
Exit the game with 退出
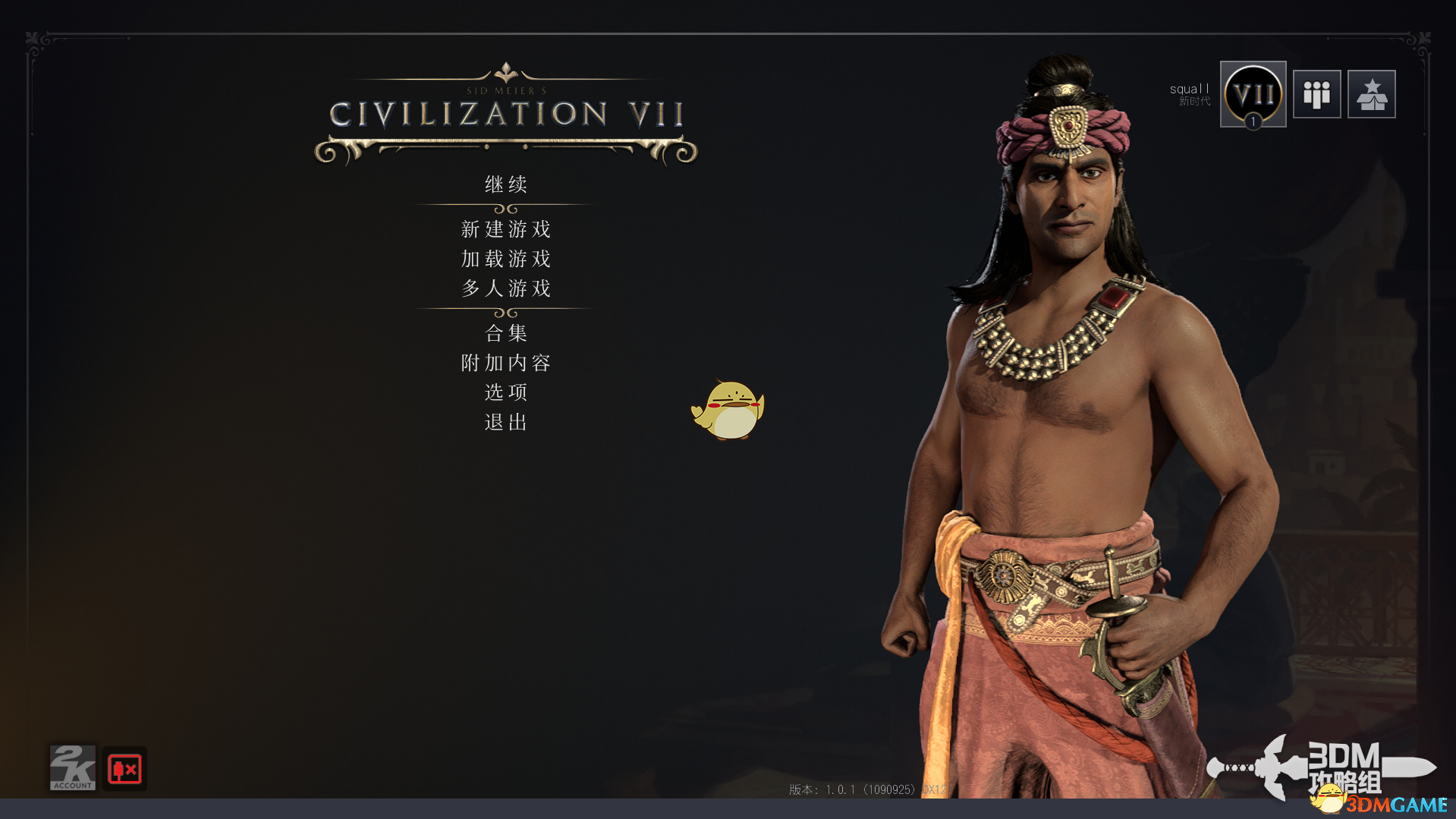[505, 422]
